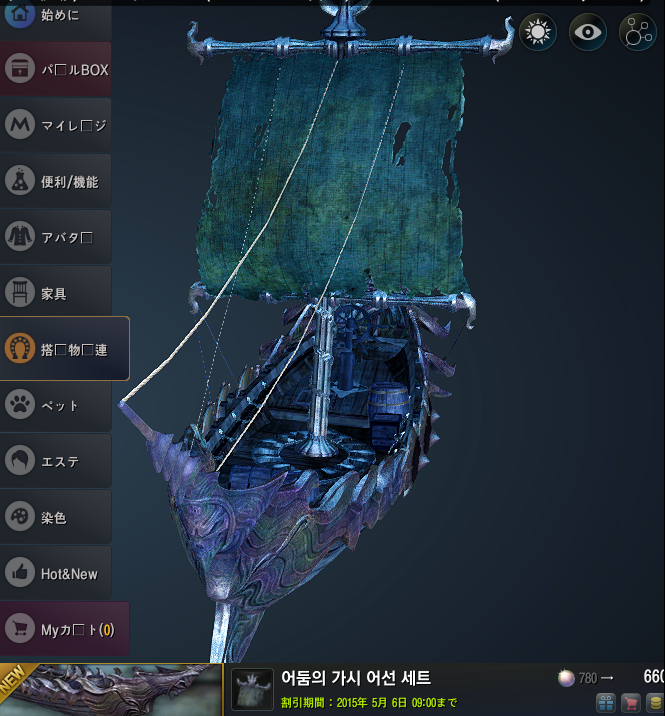
Task: Toggle the sun lighting preview icon
Action: click(x=538, y=33)
